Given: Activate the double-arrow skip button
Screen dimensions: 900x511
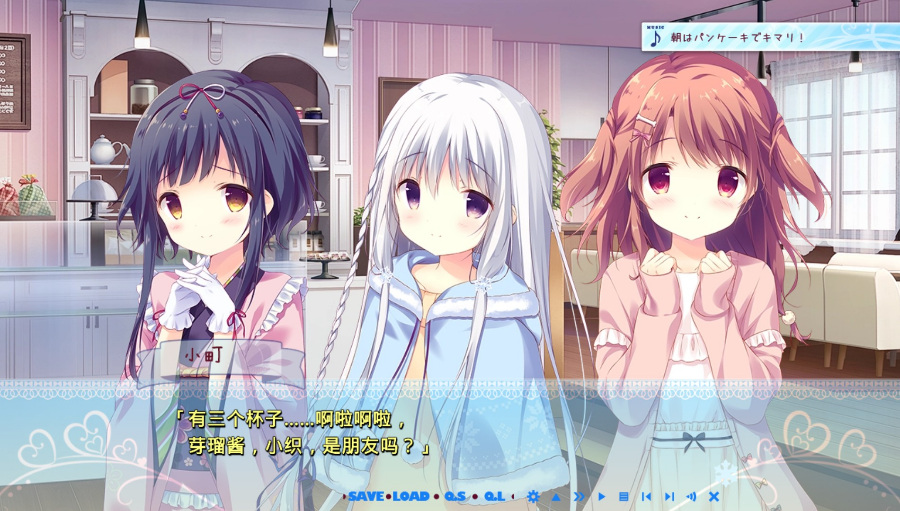Looking at the screenshot, I should pyautogui.click(x=578, y=496).
